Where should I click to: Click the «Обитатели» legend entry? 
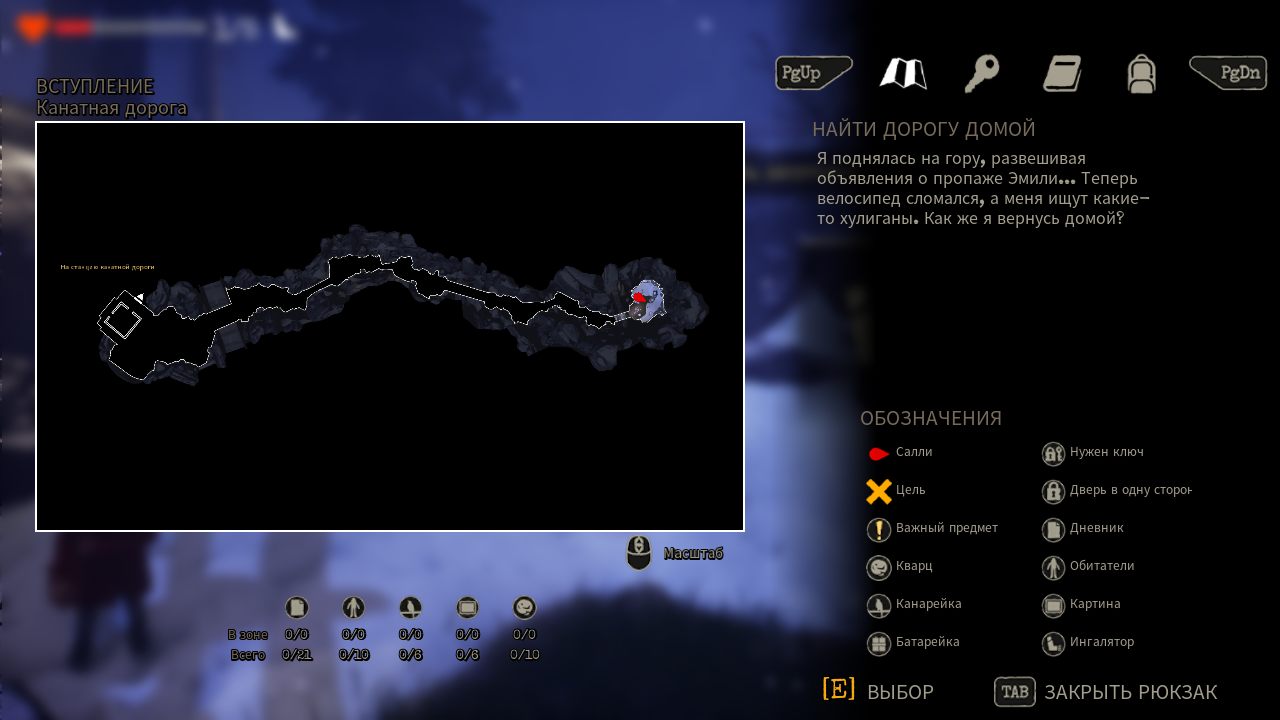(1088, 566)
